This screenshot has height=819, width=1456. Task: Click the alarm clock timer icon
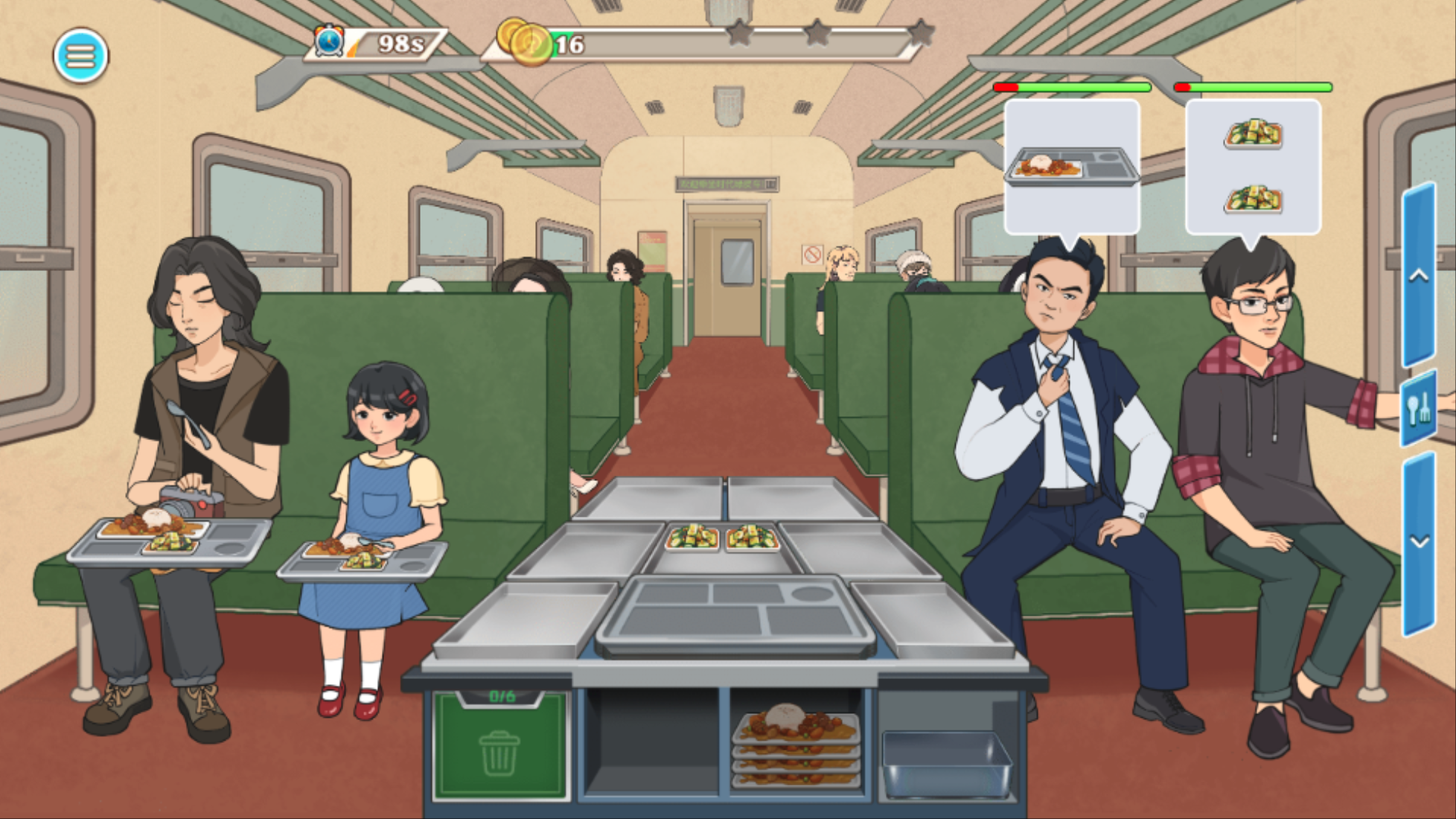click(x=331, y=39)
